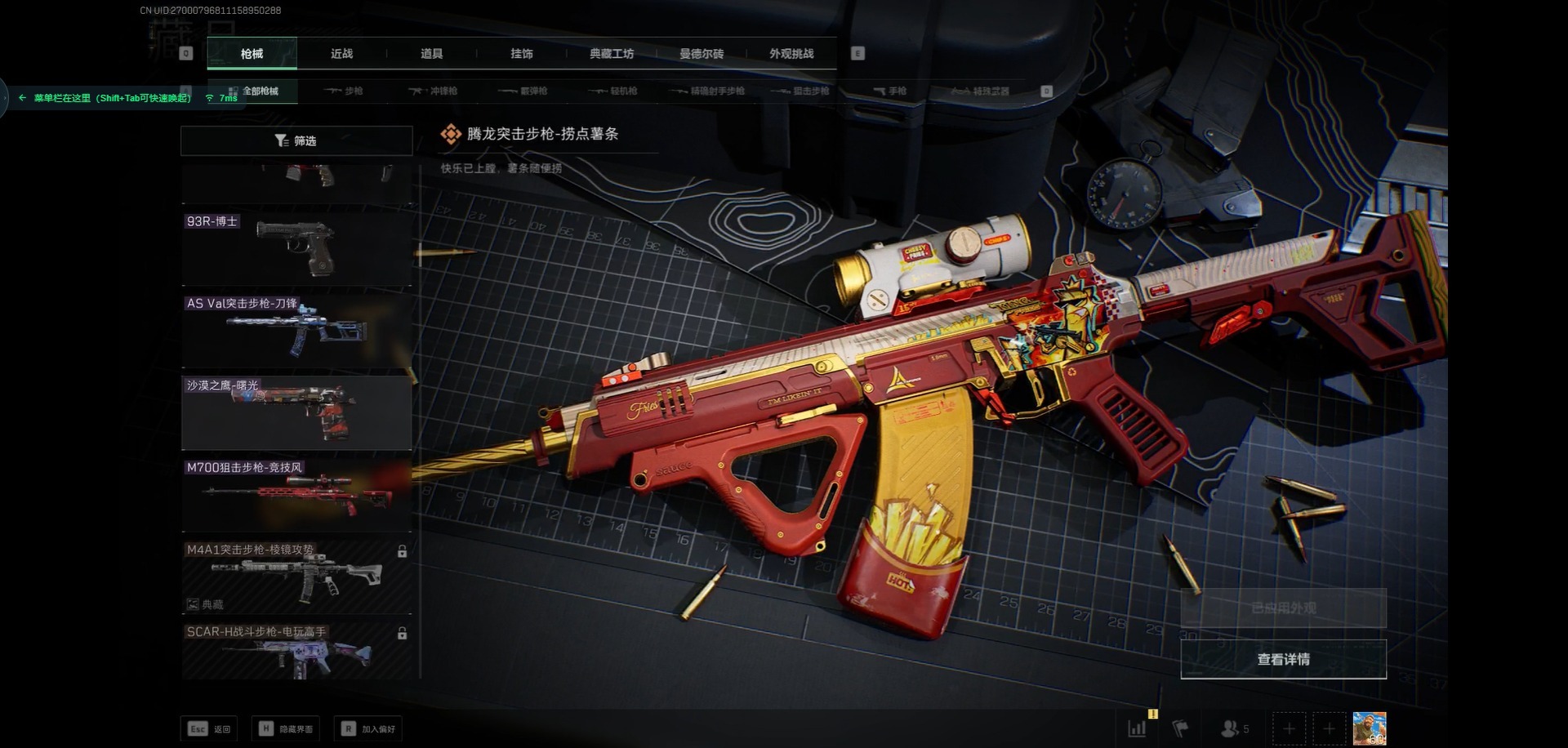Go to the 典藏工坊 tab
The width and height of the screenshot is (1568, 748).
click(612, 54)
